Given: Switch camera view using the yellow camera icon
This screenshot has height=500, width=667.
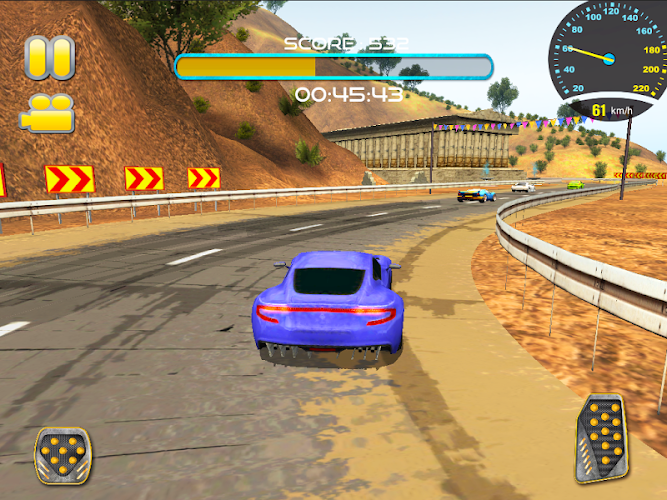Looking at the screenshot, I should [47, 112].
